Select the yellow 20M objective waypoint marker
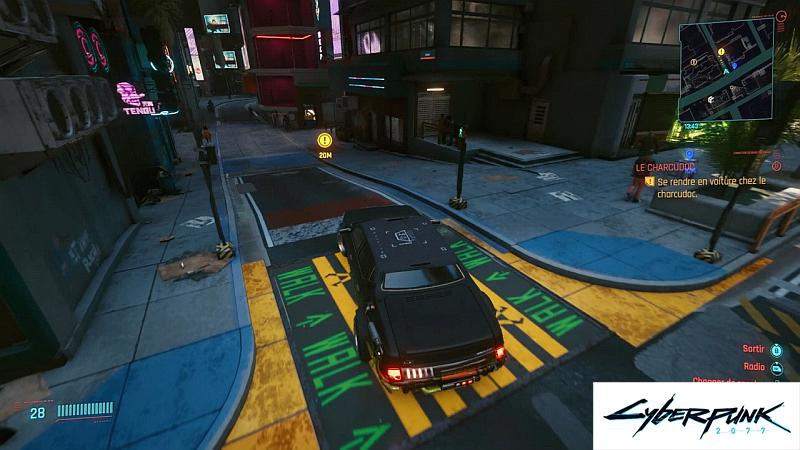 click(x=325, y=141)
